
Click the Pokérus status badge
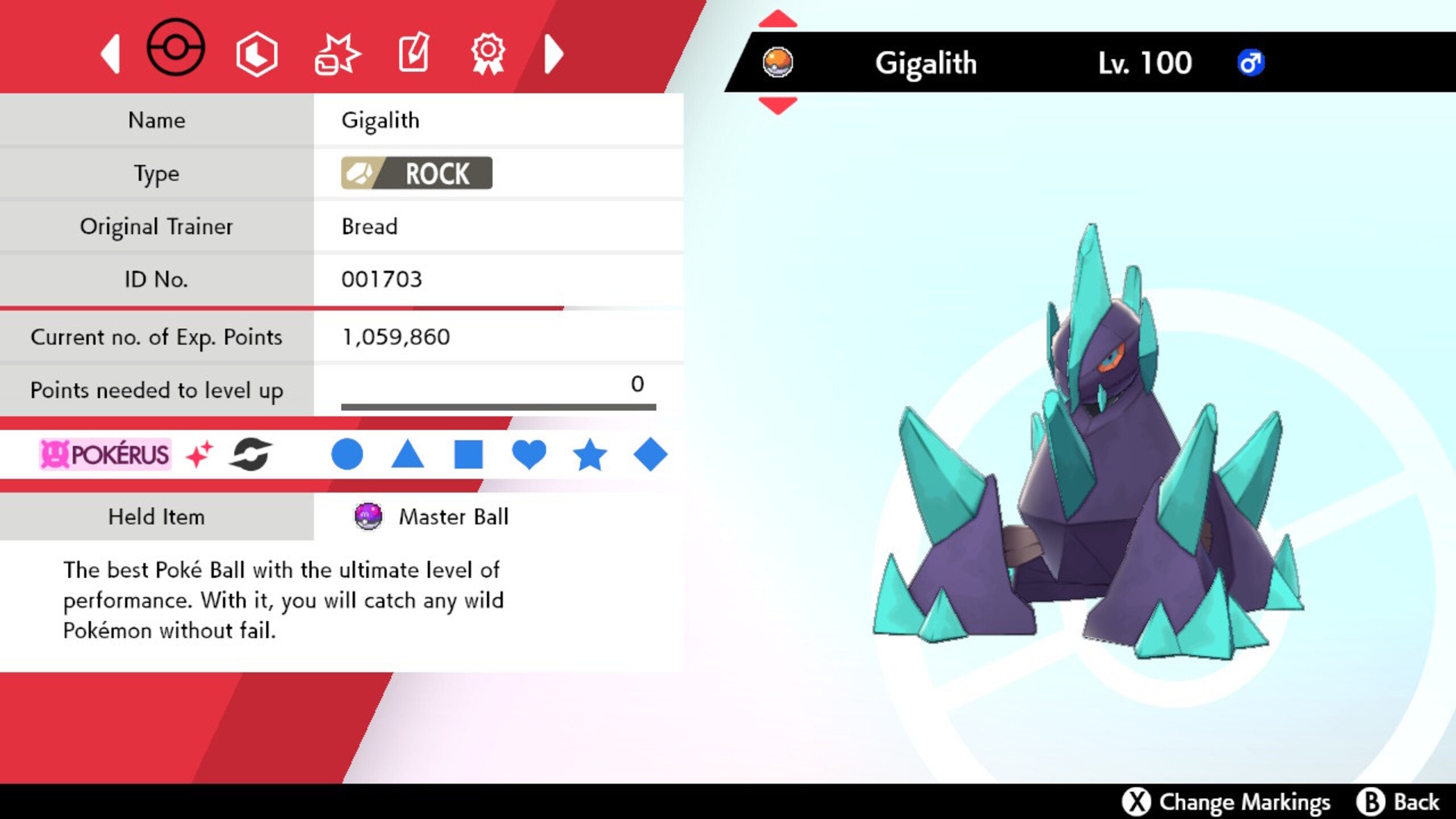(x=105, y=453)
